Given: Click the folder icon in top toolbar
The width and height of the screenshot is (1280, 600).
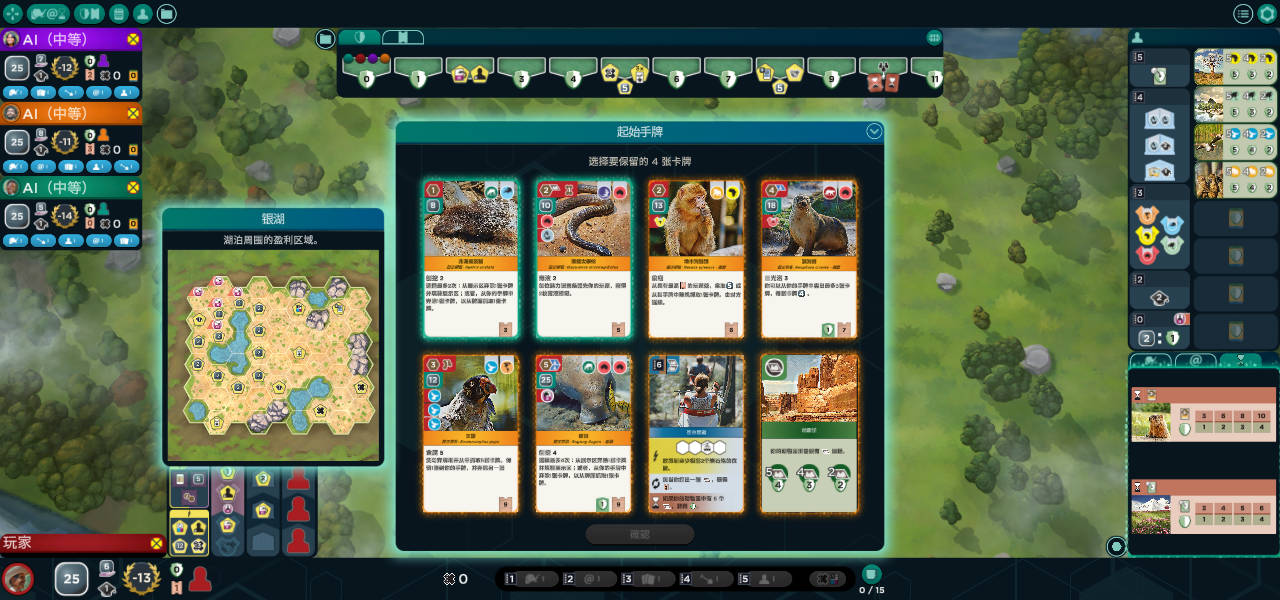Looking at the screenshot, I should 167,14.
